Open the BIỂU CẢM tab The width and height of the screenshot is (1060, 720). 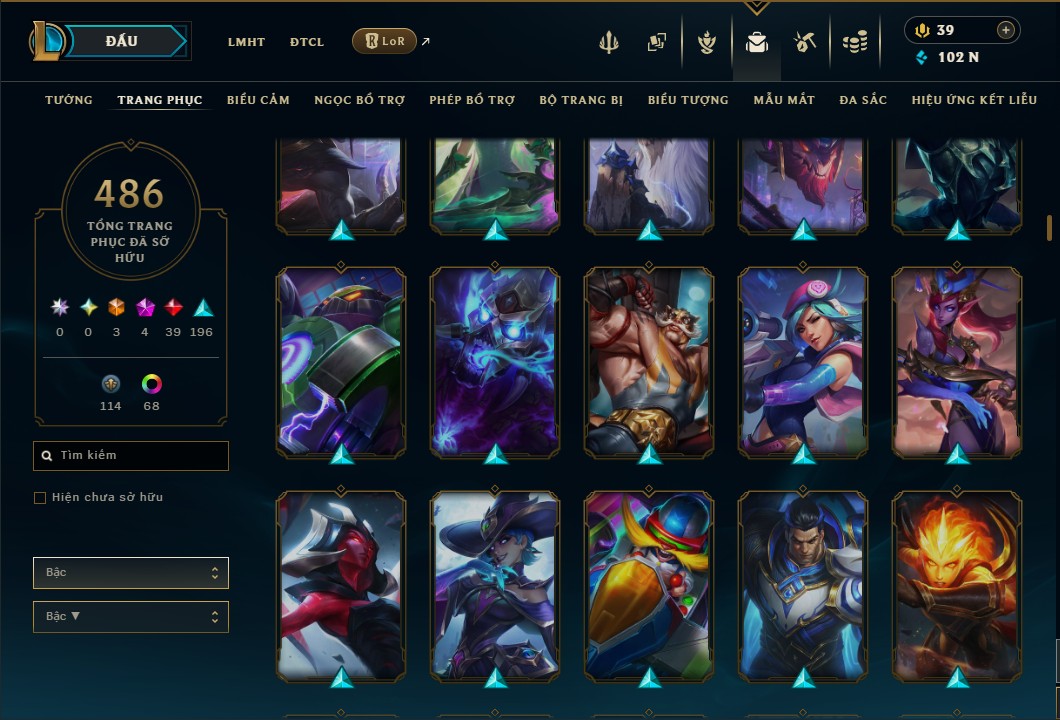[x=258, y=100]
